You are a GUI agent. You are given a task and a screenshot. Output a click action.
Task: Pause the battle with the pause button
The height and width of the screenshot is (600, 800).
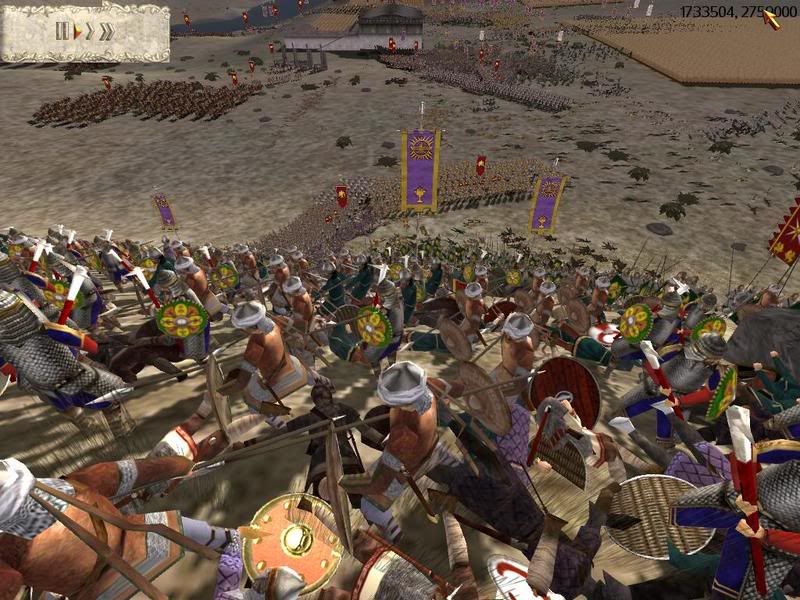[62, 32]
